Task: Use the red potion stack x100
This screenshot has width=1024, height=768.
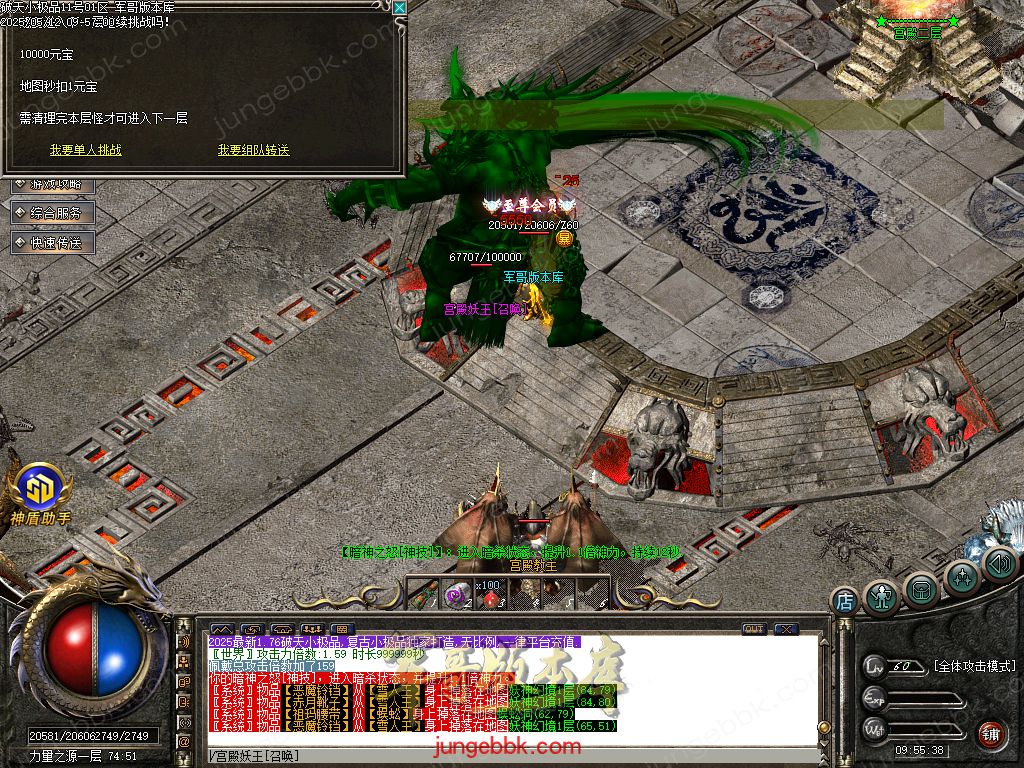Action: (x=490, y=595)
